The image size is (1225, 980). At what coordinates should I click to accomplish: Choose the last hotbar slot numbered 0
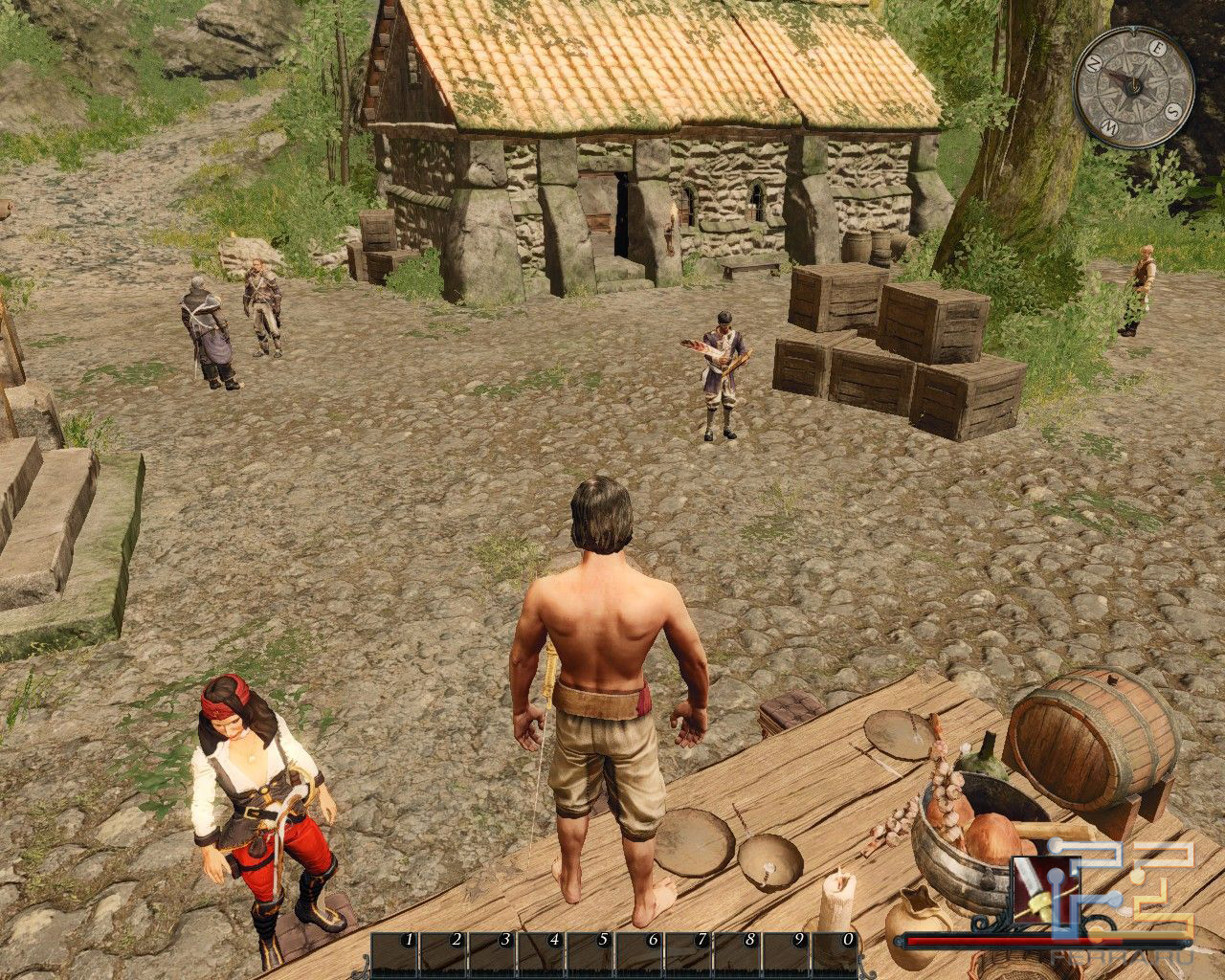835,953
